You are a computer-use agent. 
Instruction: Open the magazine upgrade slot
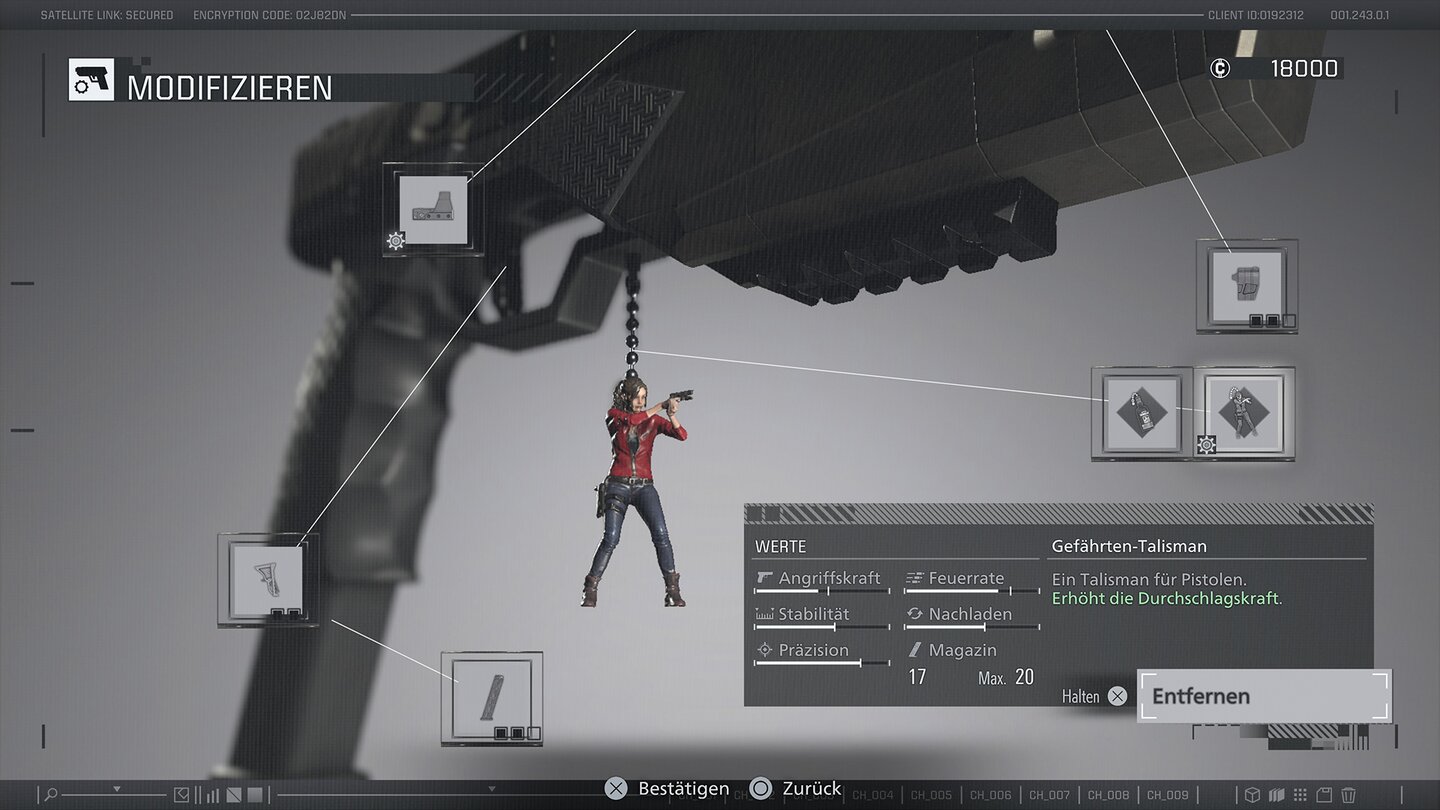coord(492,698)
